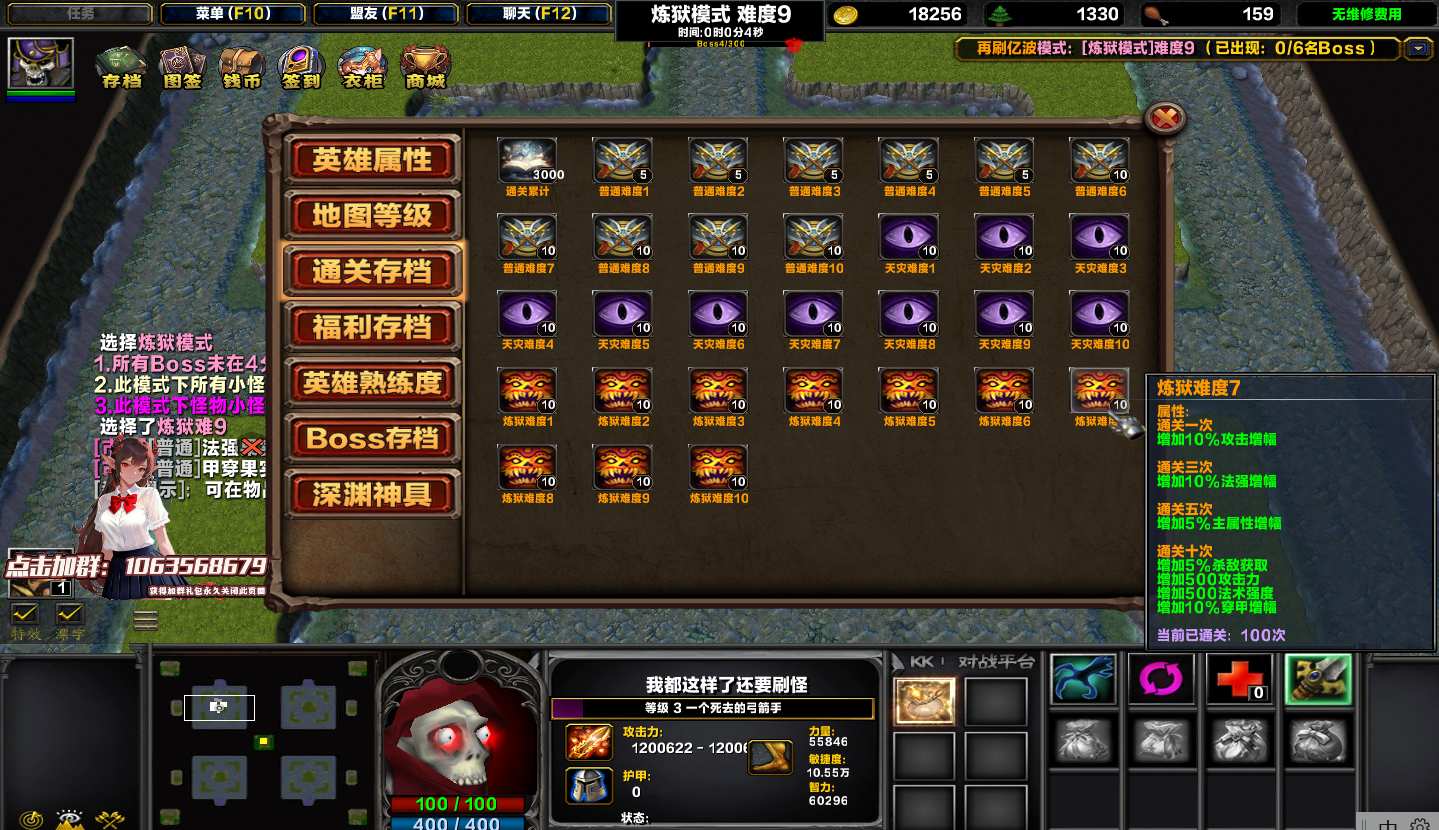Open the 菜单 (F10) menu
The width and height of the screenshot is (1439, 830).
(x=233, y=14)
